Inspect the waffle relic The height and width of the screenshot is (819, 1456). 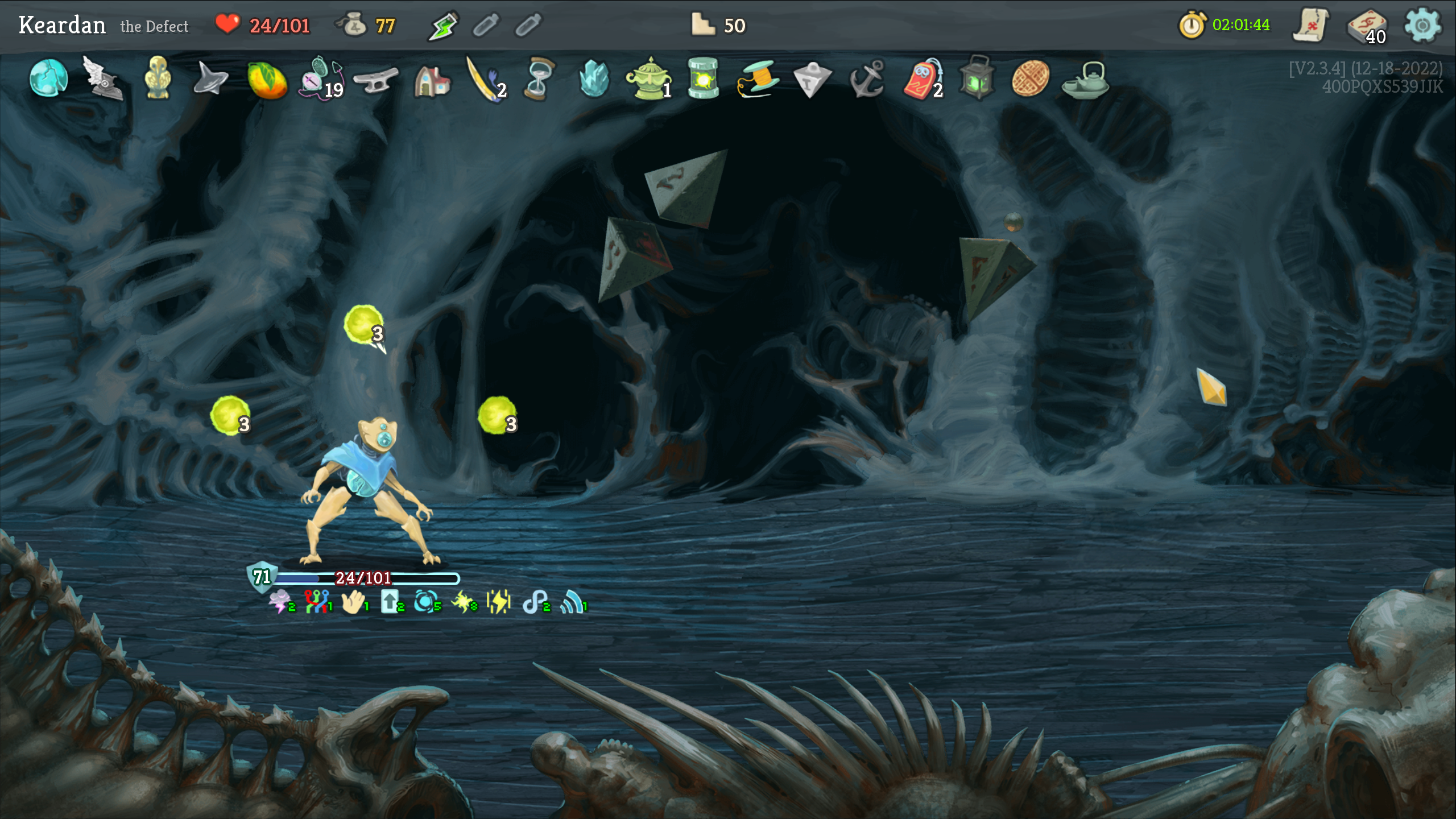[1030, 78]
